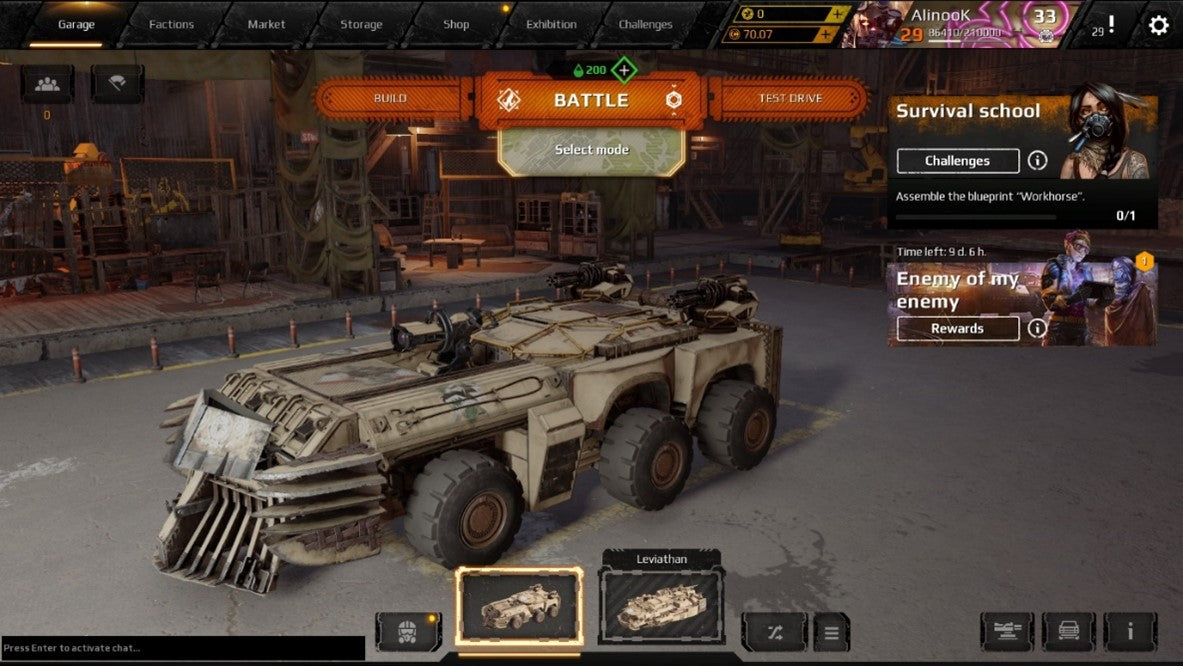Select the Leviathan vehicle thumbnail
1183x666 pixels.
pos(661,606)
